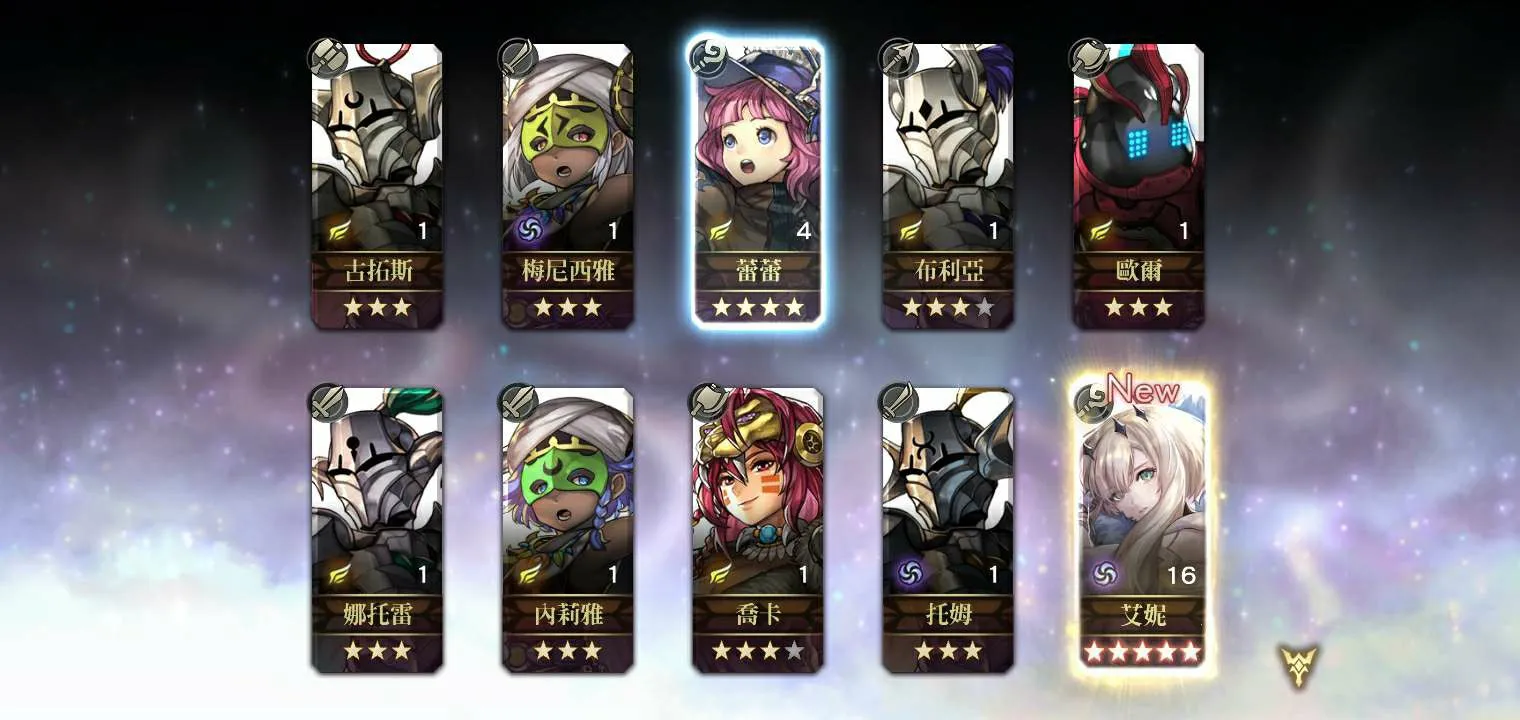Pick the 歐爾 red robot card
The width and height of the screenshot is (1520, 720).
click(1138, 186)
